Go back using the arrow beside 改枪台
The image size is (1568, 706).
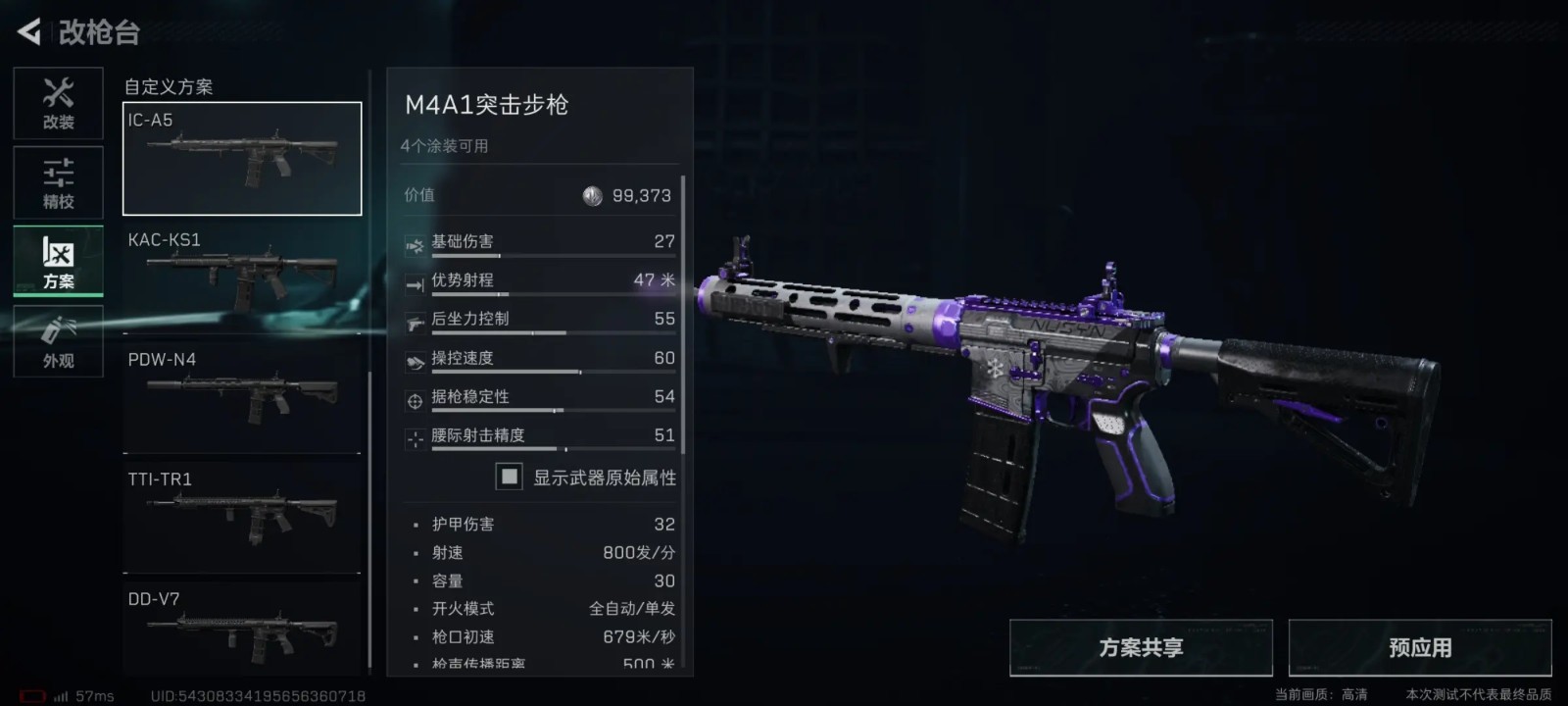point(28,32)
